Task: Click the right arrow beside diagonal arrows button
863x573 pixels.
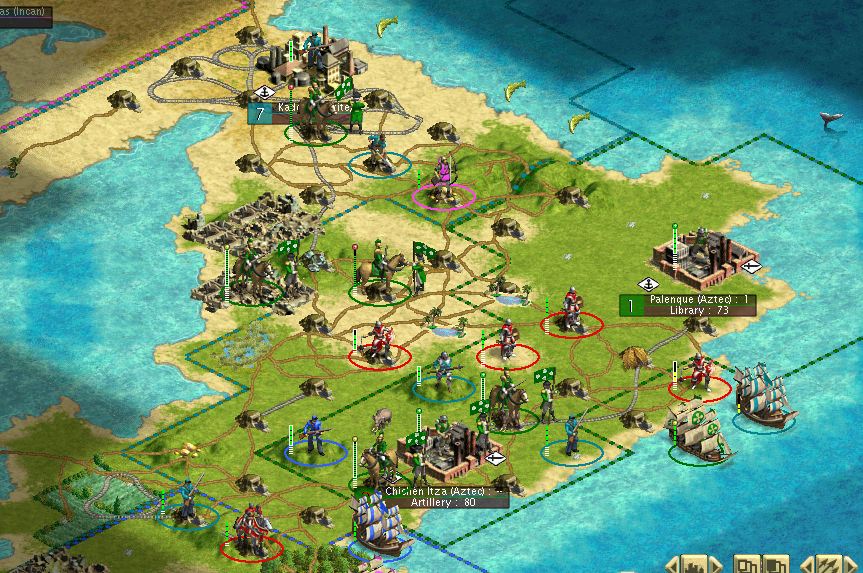Action: point(851,565)
